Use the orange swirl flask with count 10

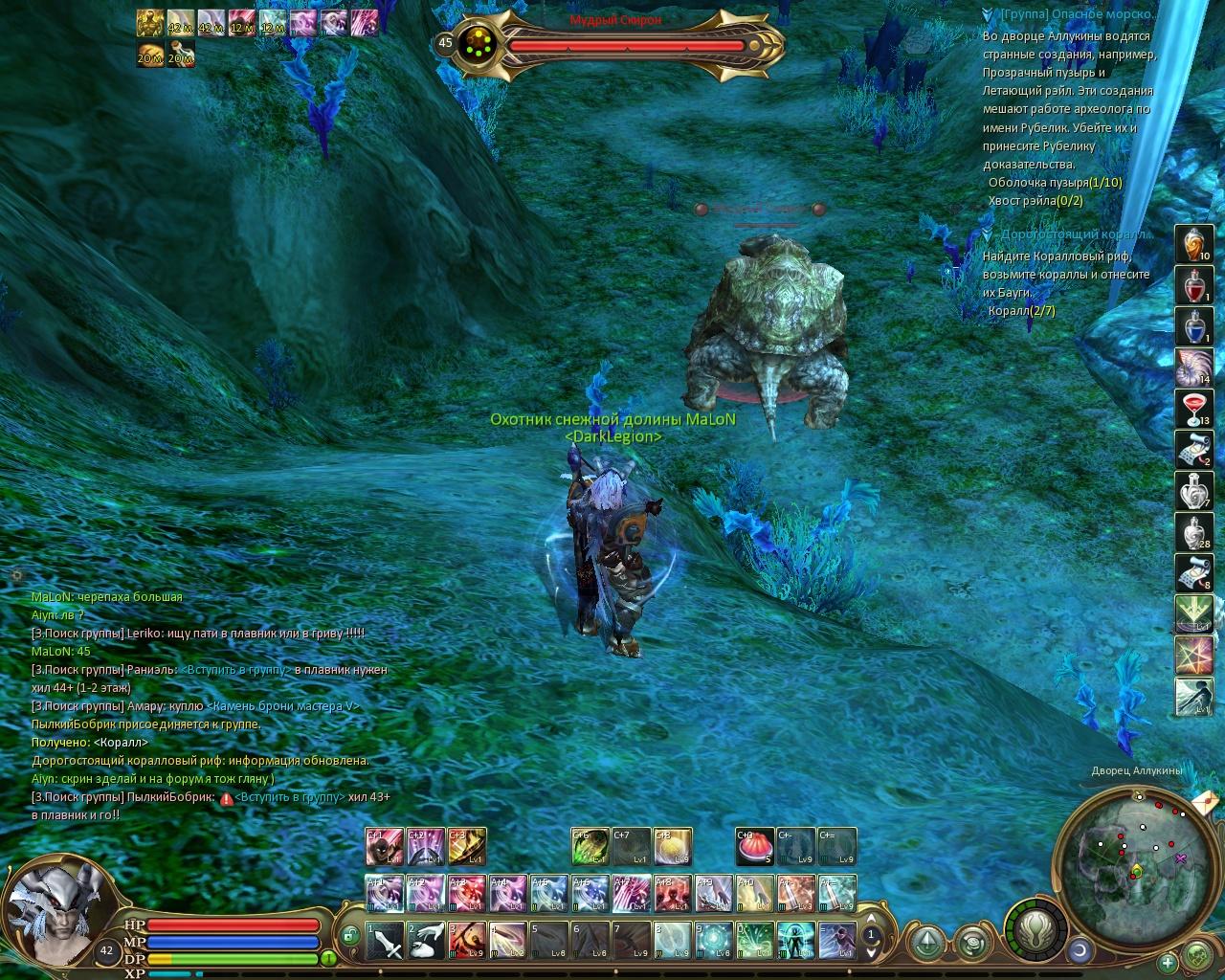tap(1193, 245)
